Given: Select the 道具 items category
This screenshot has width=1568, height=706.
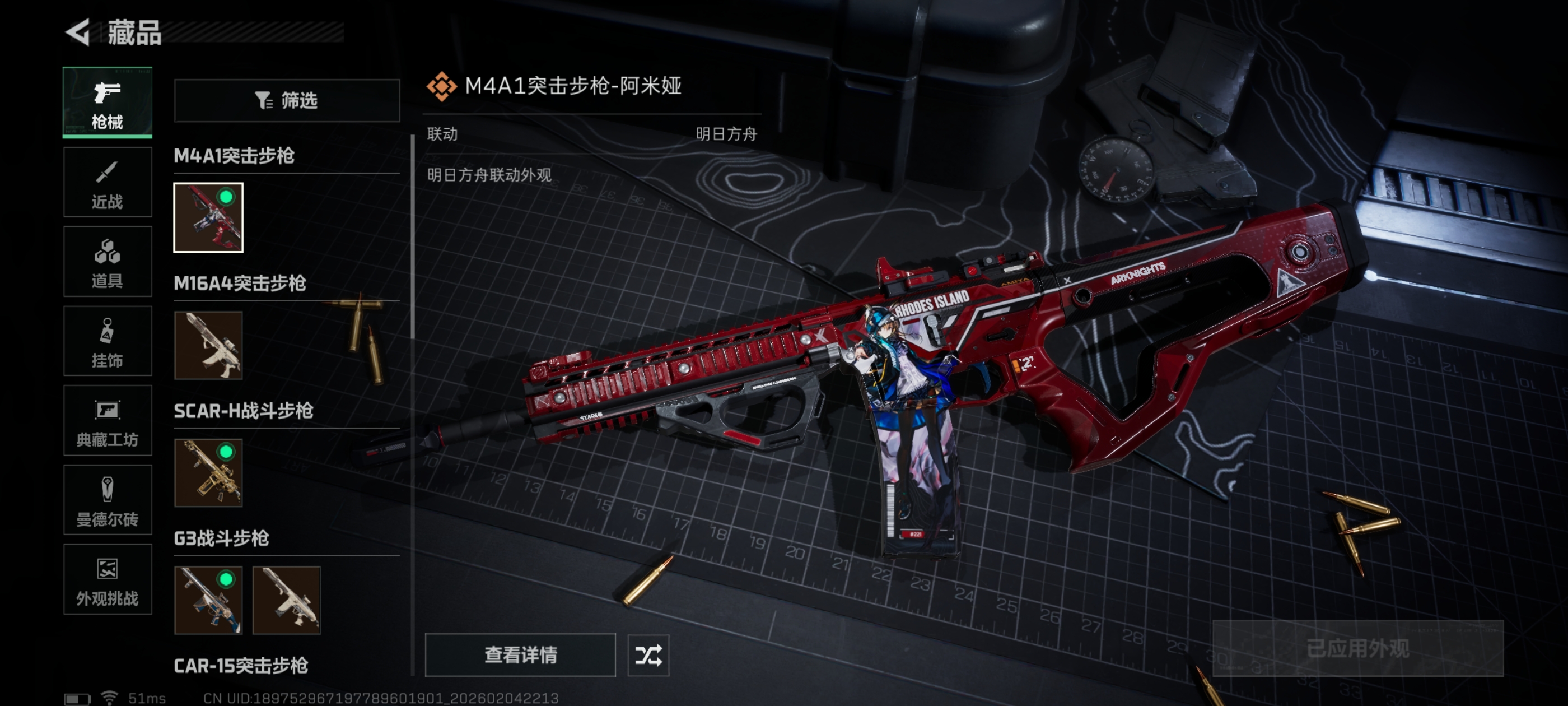Looking at the screenshot, I should click(107, 262).
